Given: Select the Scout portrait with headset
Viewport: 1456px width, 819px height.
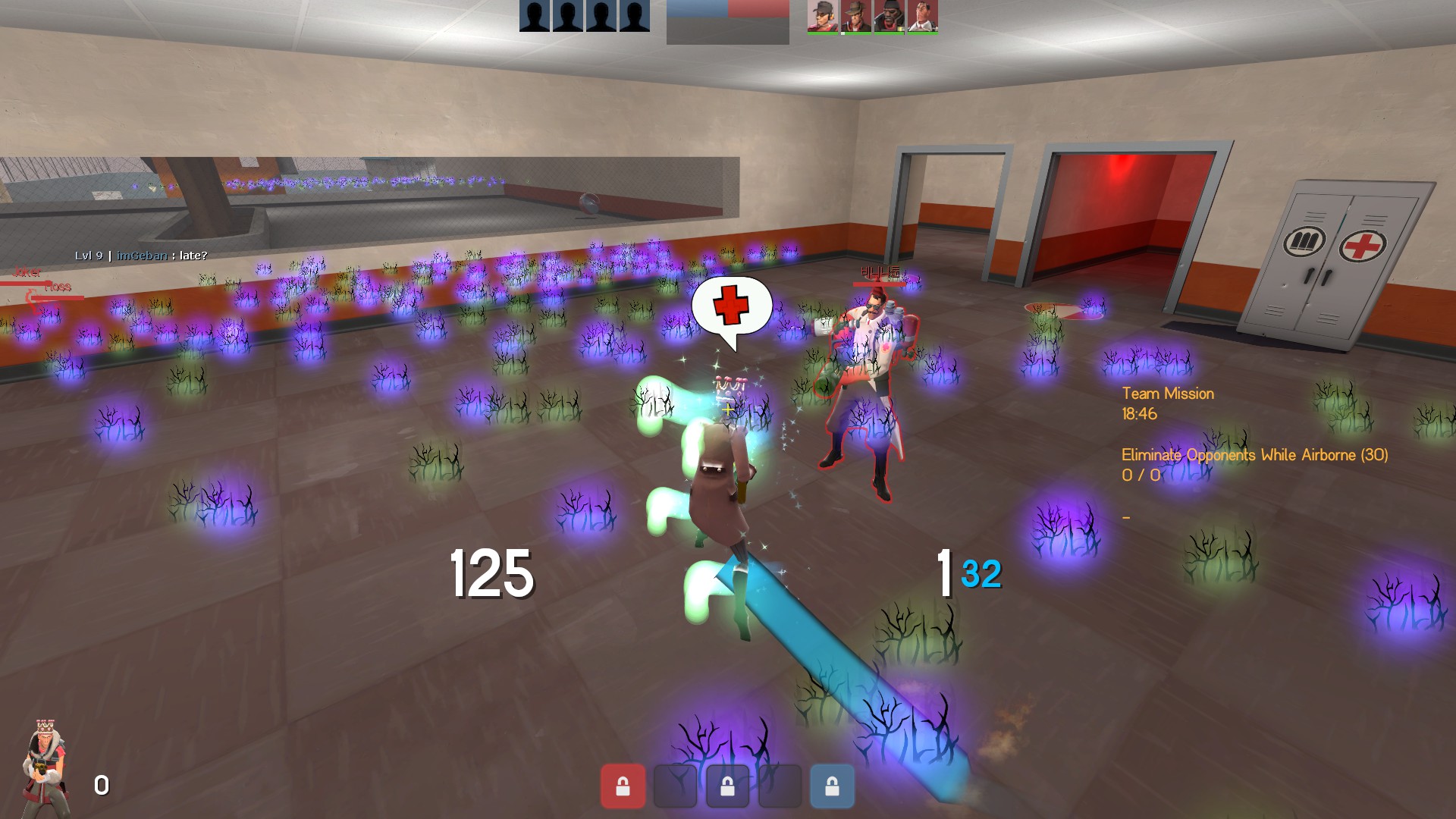Looking at the screenshot, I should pos(823,16).
